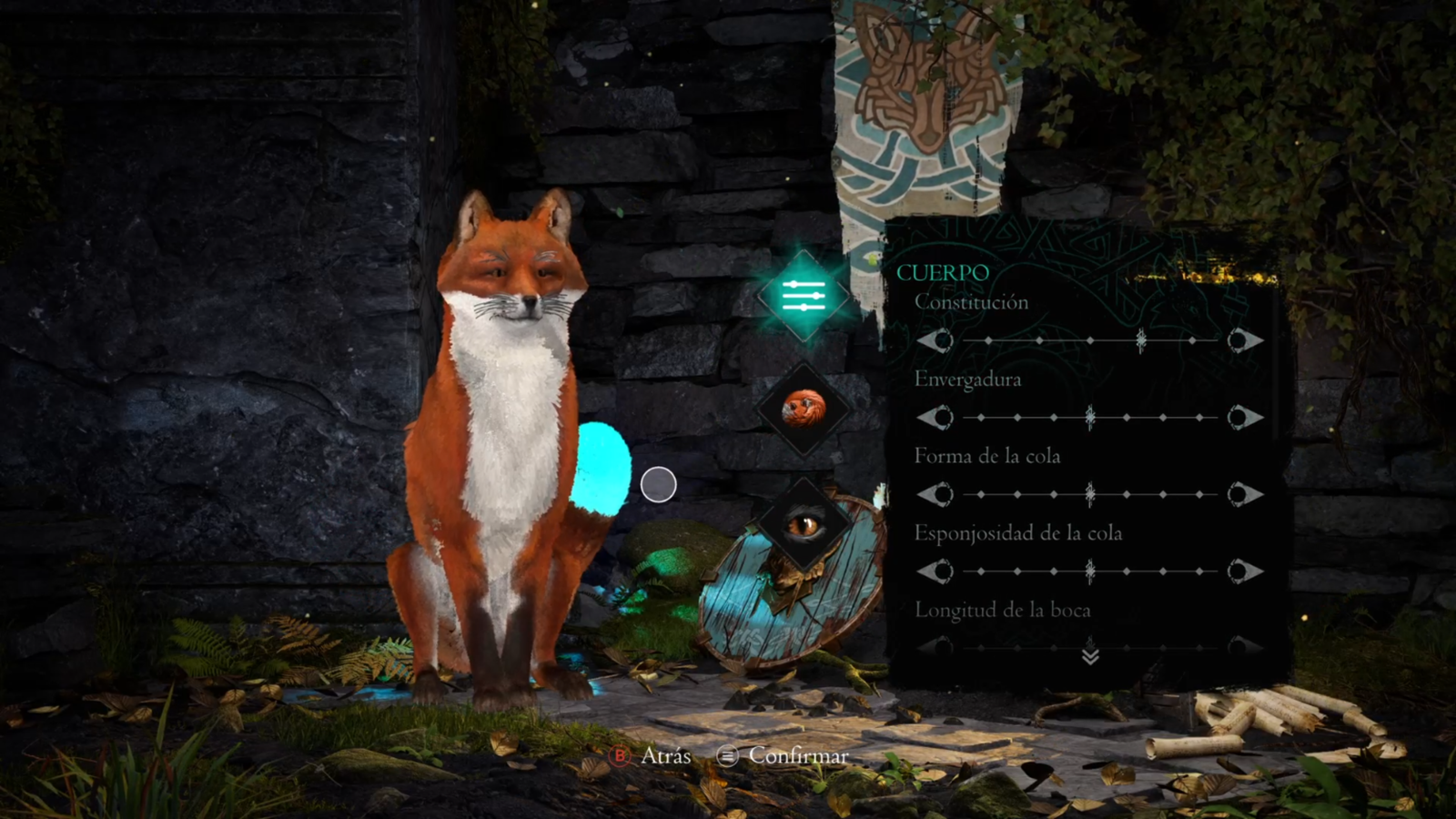Set the Forma de la cola slider
Viewport: 1456px width, 819px height.
pos(1089,494)
